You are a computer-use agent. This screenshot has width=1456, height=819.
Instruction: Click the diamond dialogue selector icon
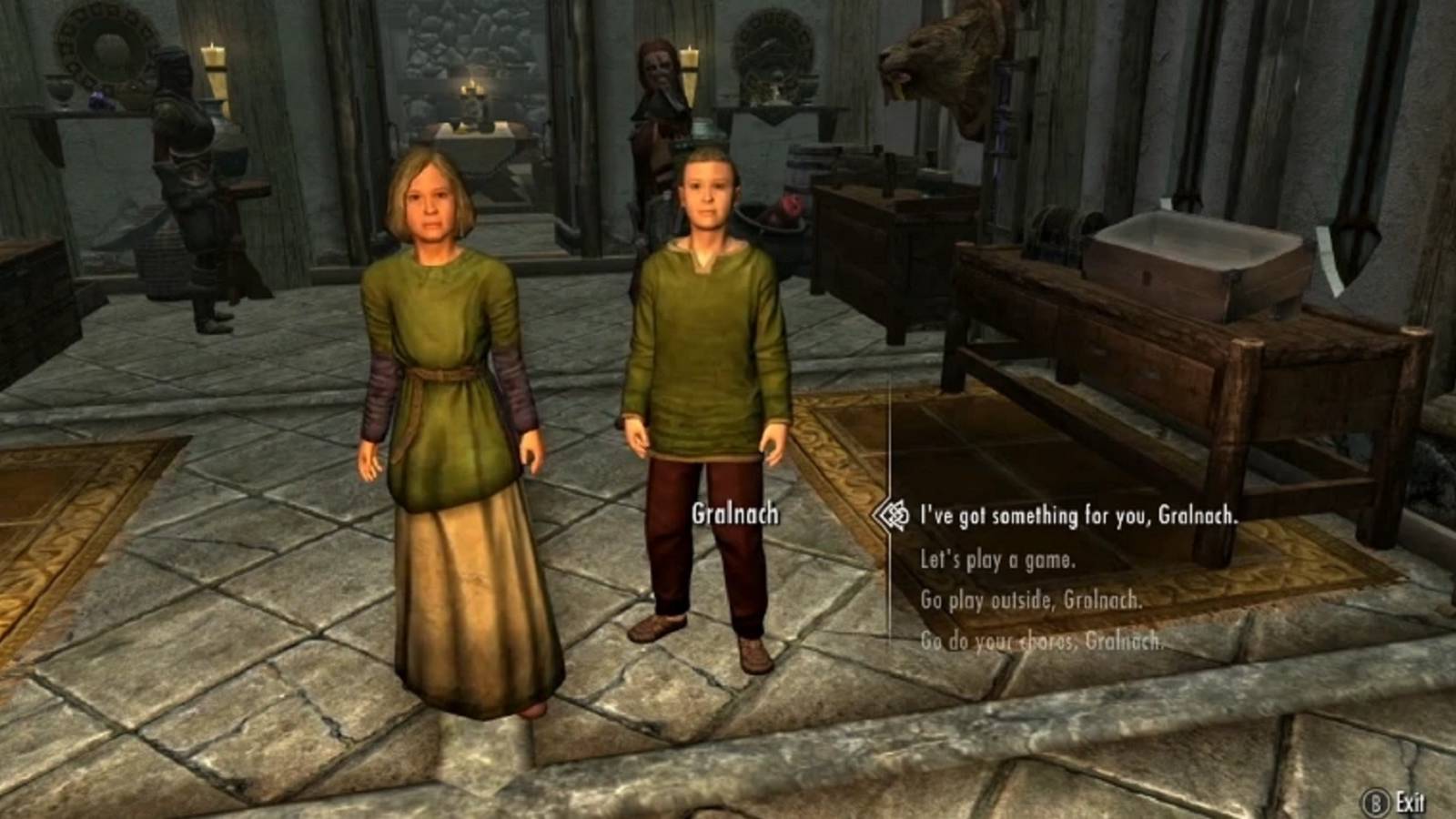(895, 514)
